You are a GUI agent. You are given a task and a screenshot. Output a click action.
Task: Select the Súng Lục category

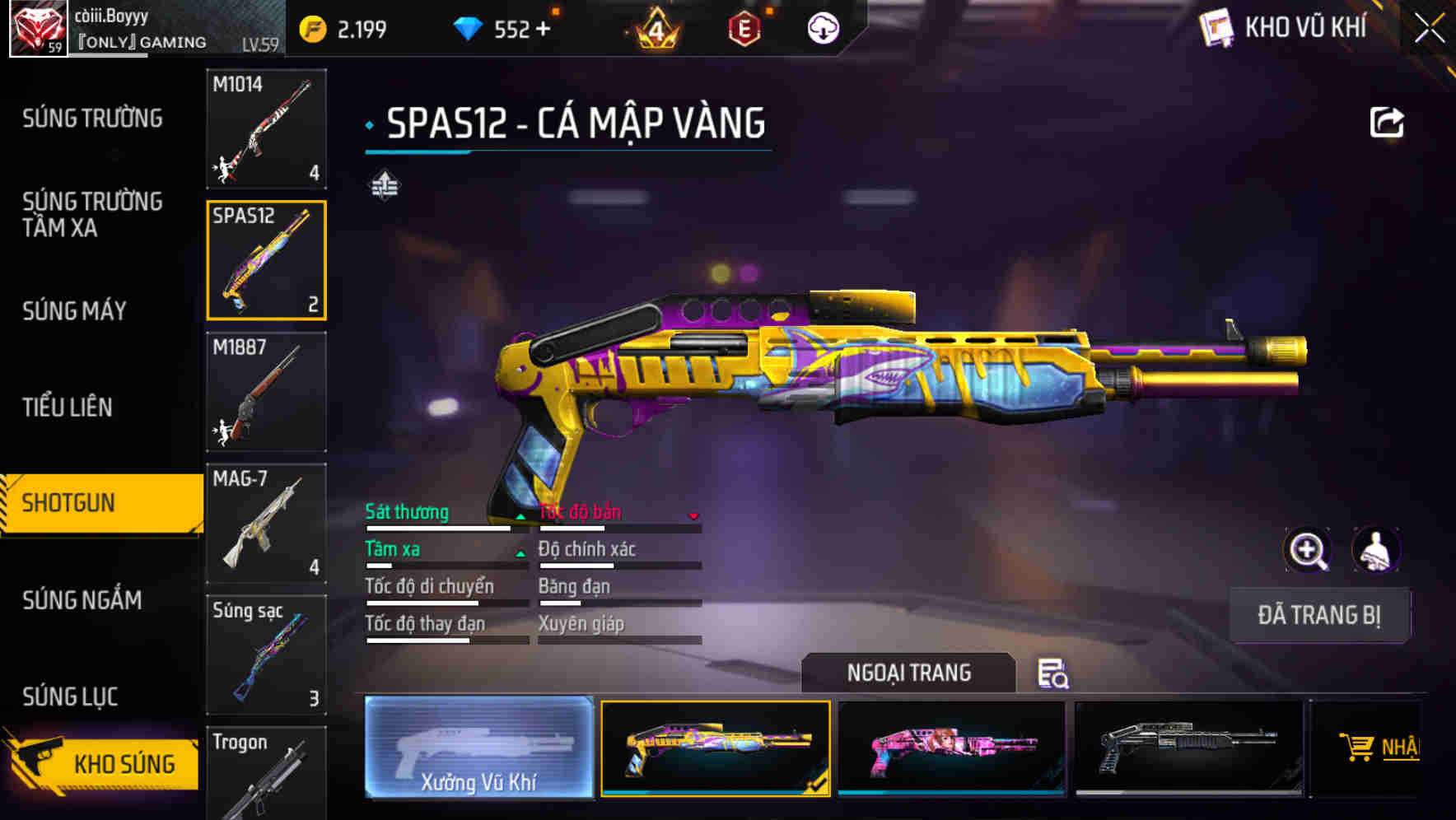70,697
